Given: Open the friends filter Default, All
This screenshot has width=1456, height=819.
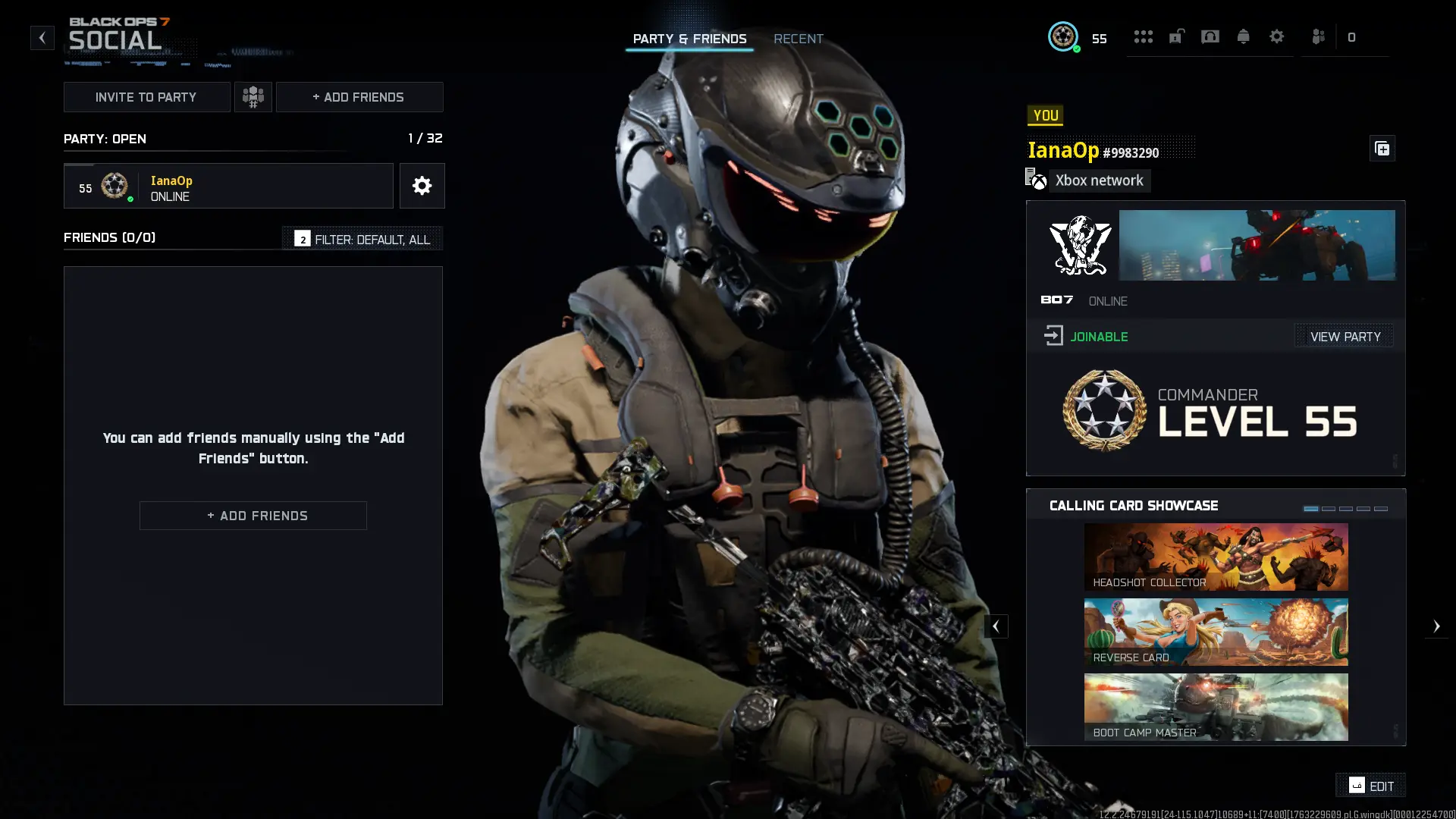Looking at the screenshot, I should coord(362,238).
